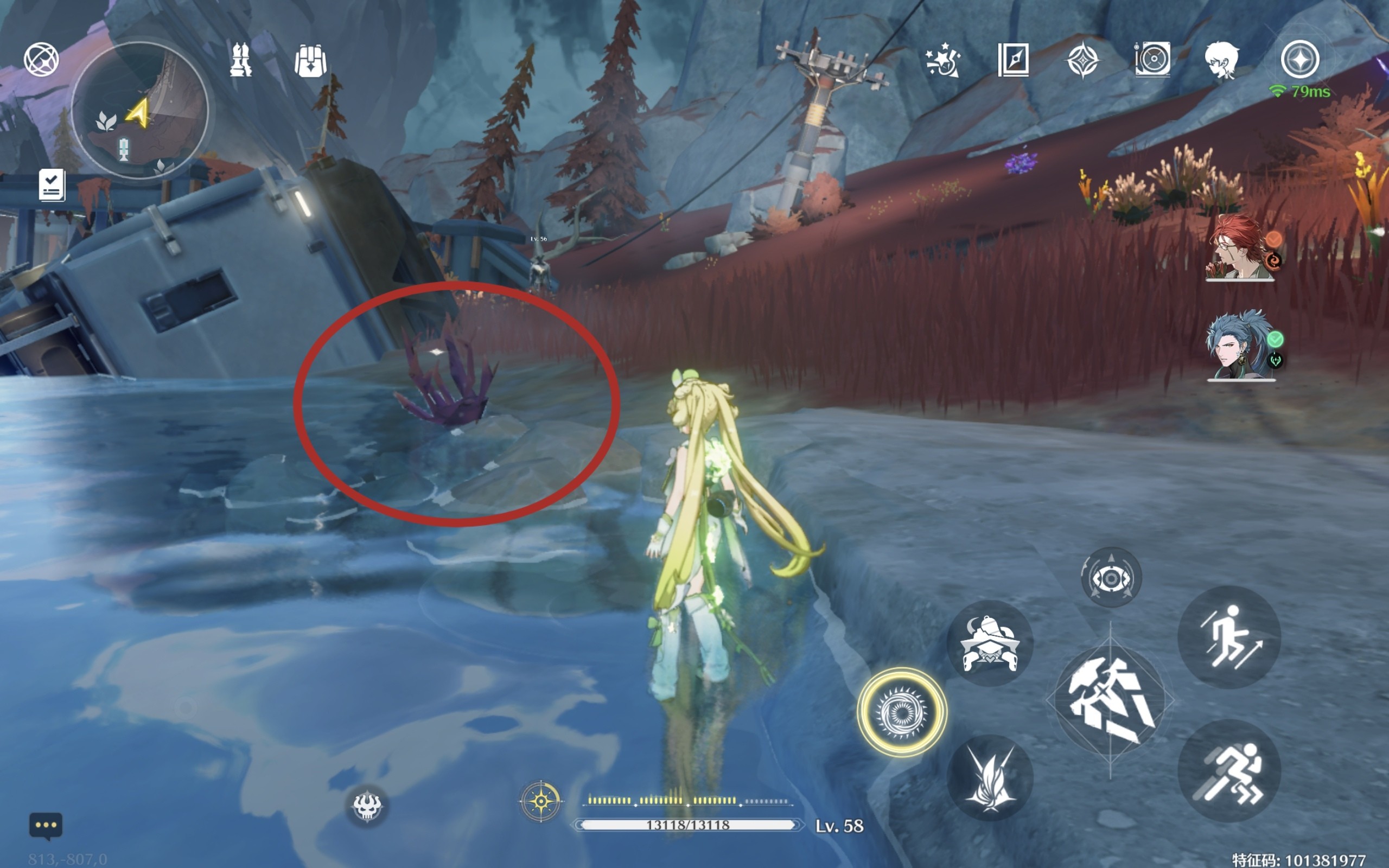
Task: Tap the globe icon beside the minimap
Action: [x=41, y=59]
